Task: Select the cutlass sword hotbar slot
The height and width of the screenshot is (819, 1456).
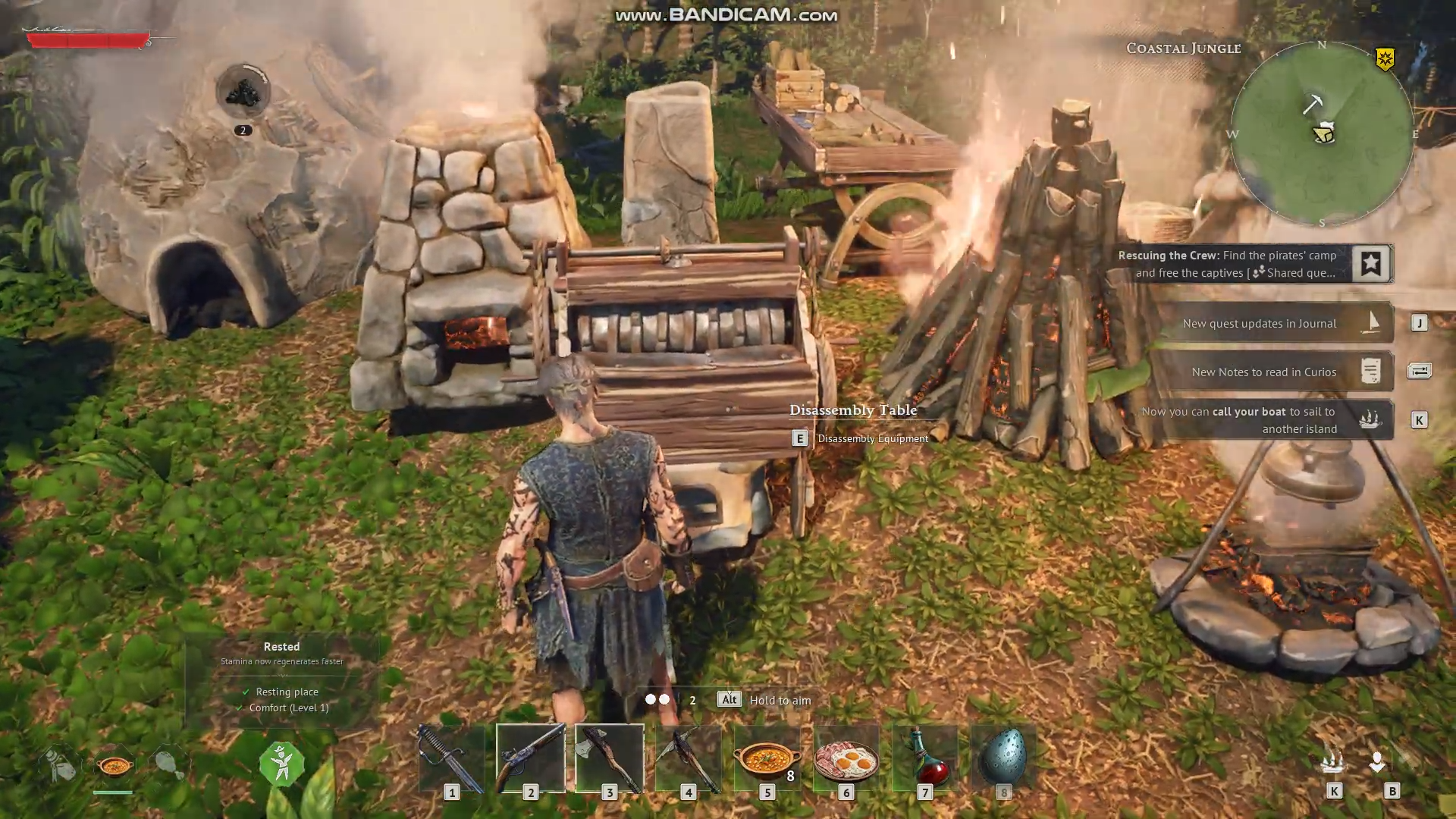Action: (x=452, y=758)
